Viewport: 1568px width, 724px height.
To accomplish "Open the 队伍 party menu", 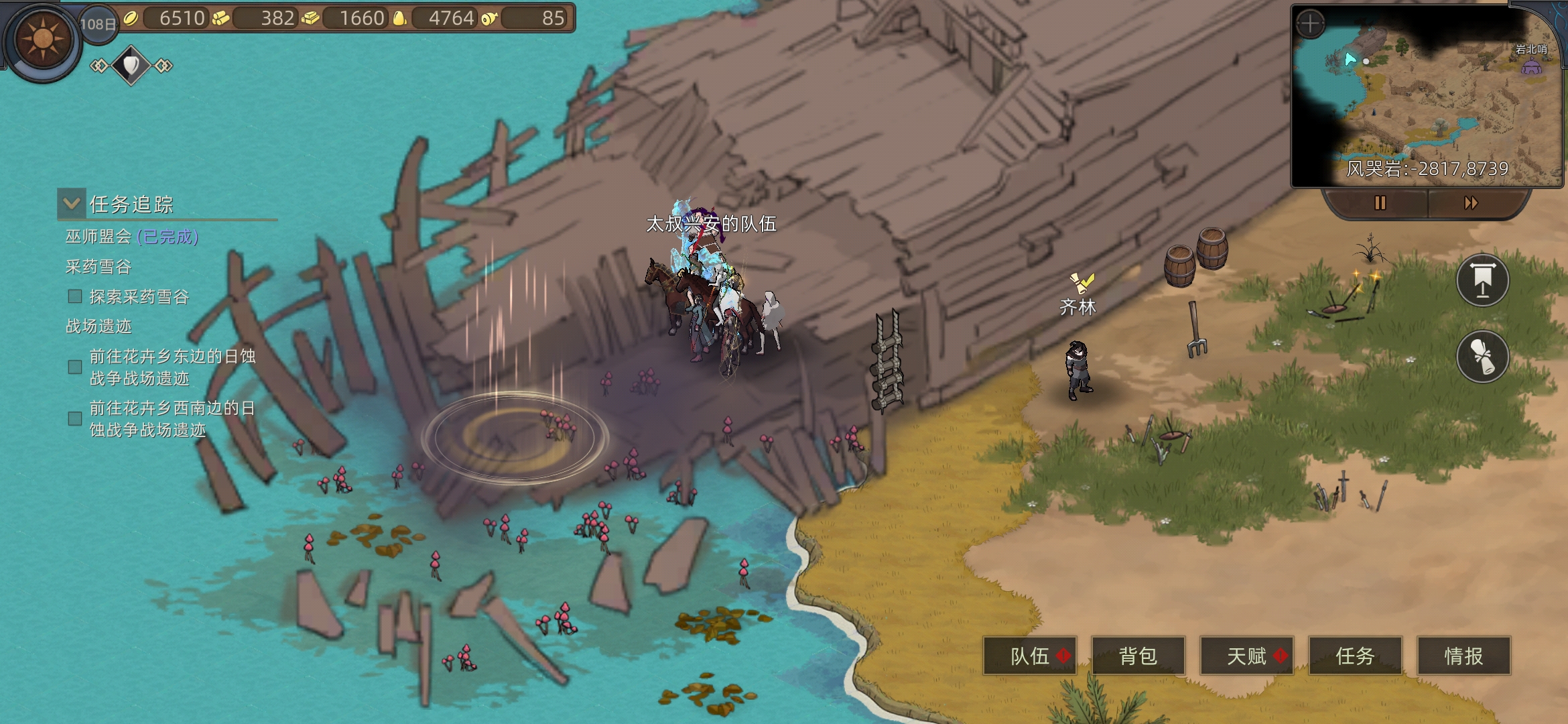I will [x=1030, y=656].
